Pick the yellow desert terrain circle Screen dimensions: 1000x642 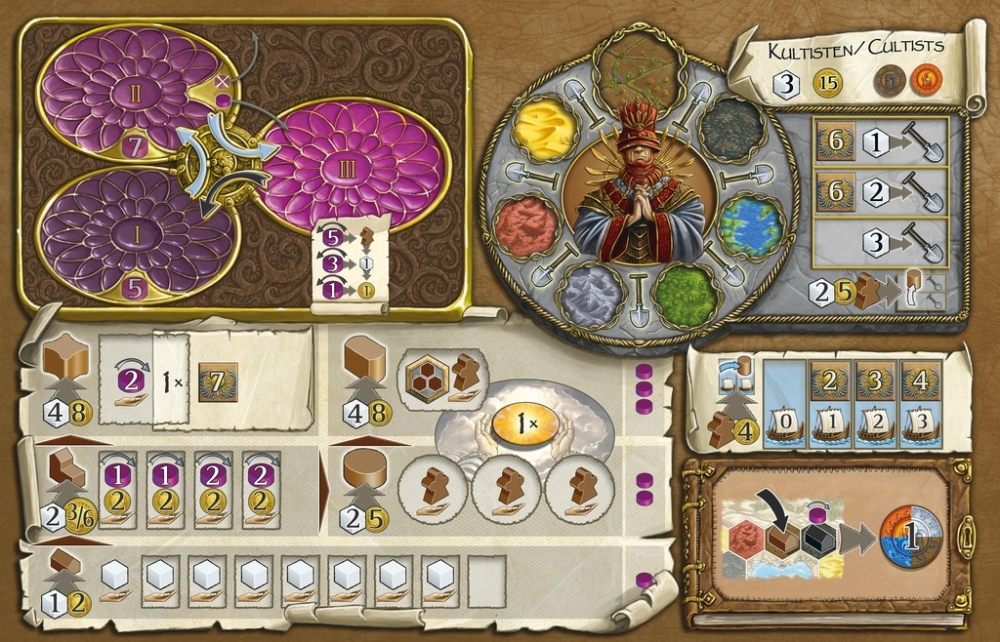coord(546,130)
